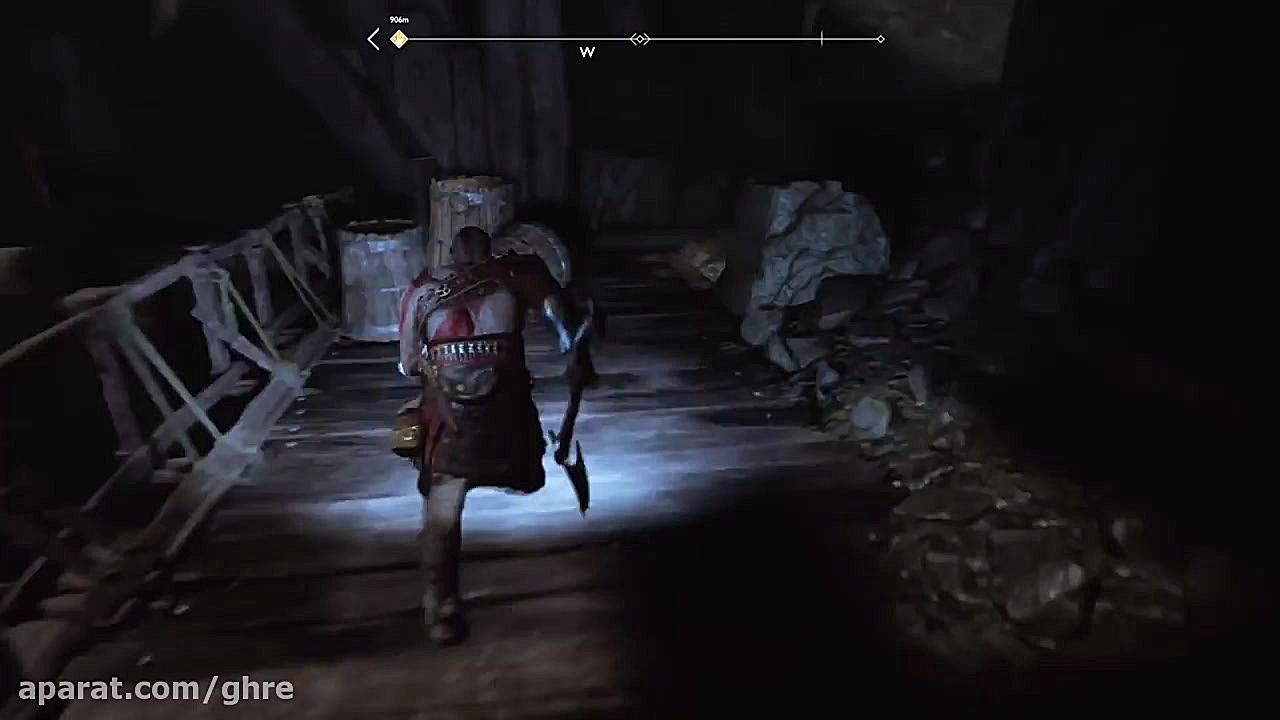
Task: Toggle the tick mark indicator on the compass
Action: click(x=820, y=39)
